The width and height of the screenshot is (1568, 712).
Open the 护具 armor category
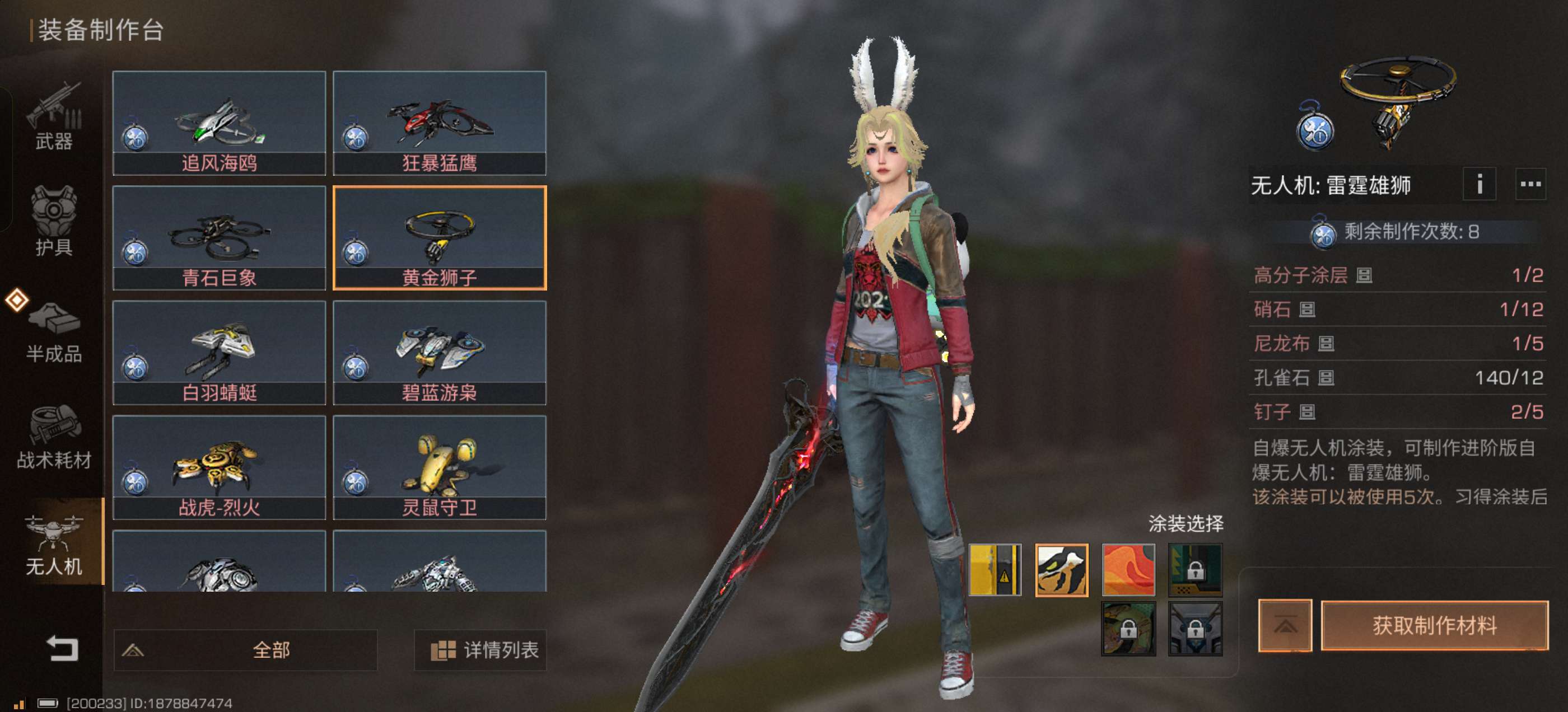54,222
